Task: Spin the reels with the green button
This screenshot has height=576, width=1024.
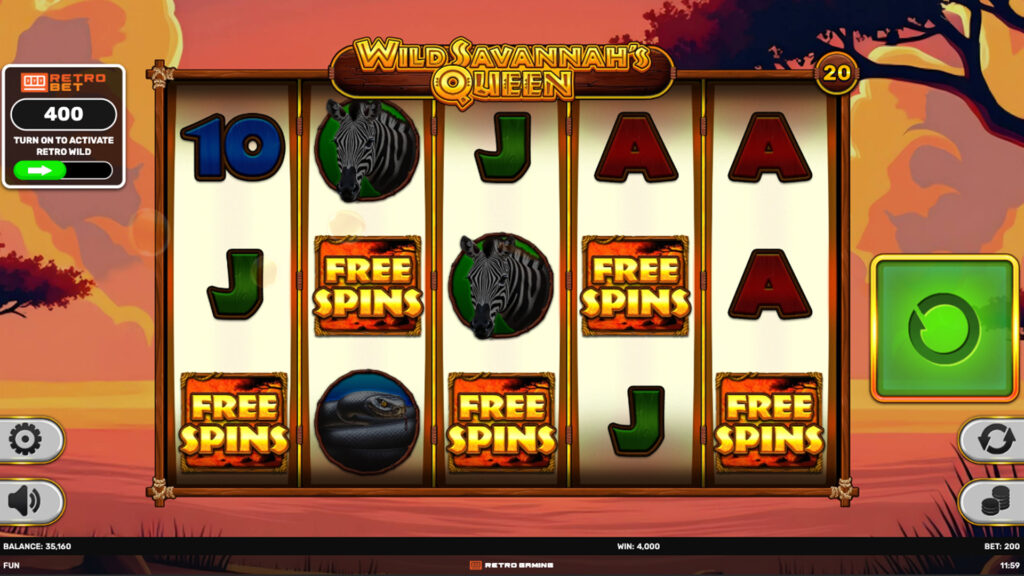Action: (x=944, y=328)
